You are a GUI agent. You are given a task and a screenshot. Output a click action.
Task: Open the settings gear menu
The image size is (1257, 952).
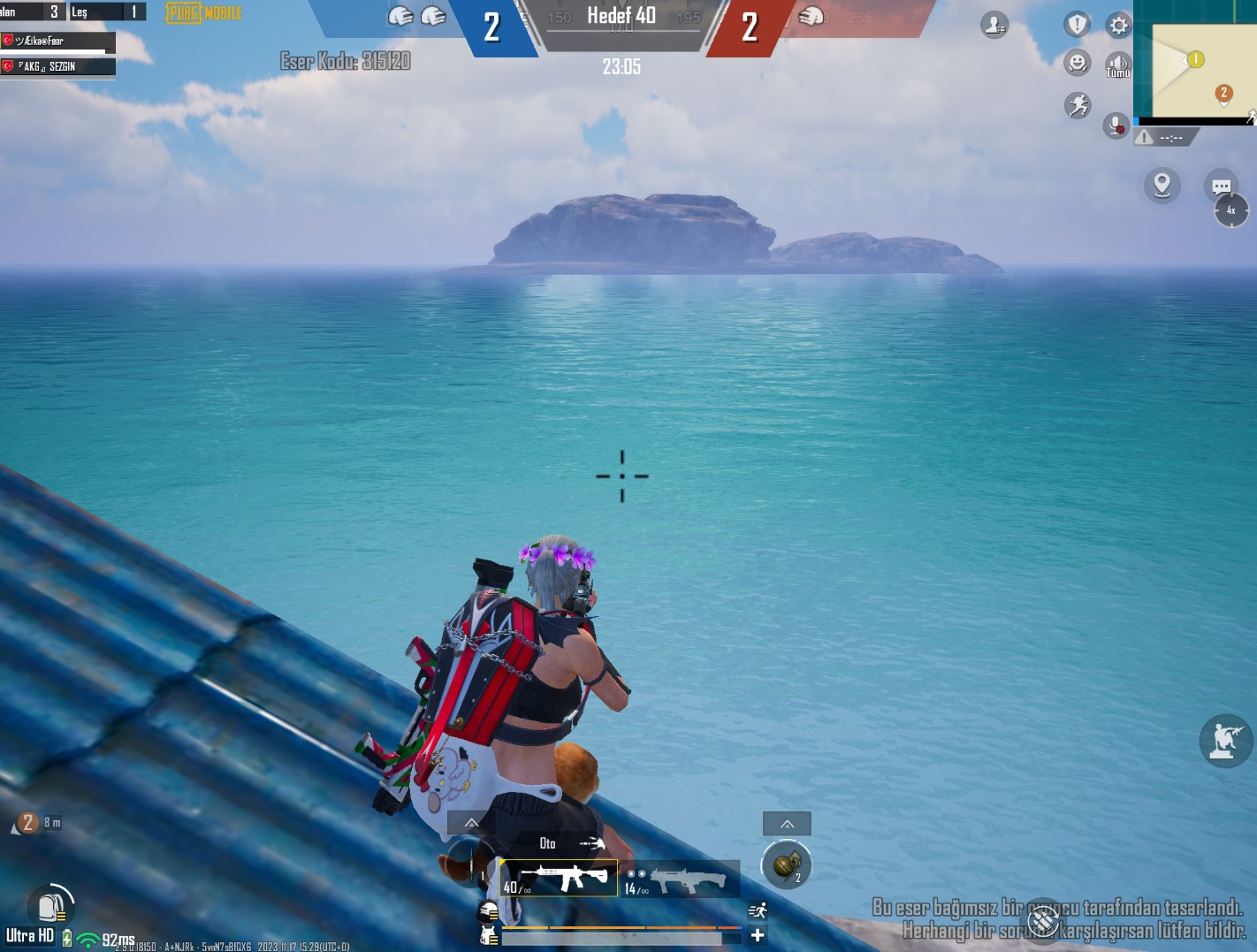point(1119,25)
